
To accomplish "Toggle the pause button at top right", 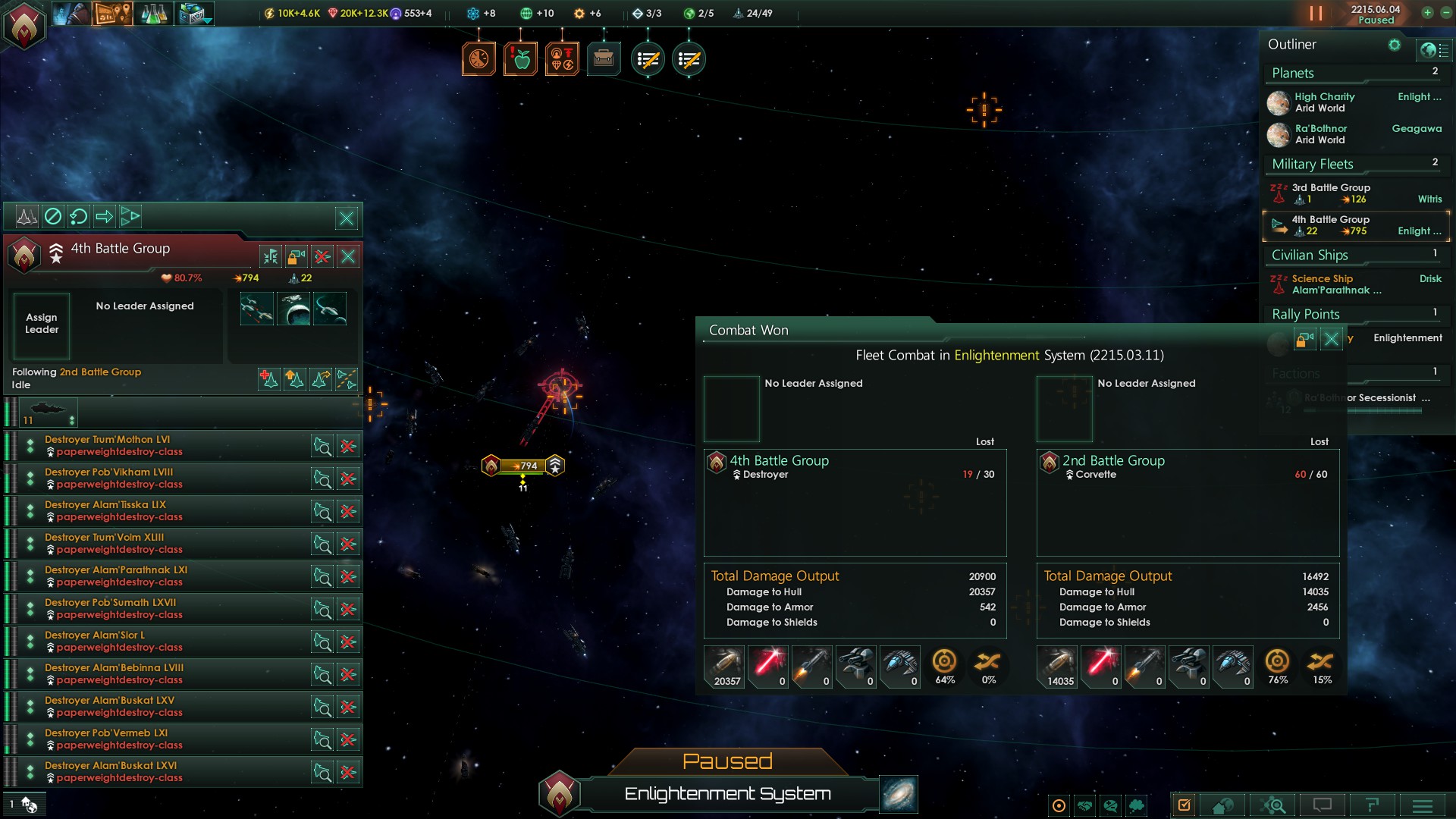I will (1316, 14).
